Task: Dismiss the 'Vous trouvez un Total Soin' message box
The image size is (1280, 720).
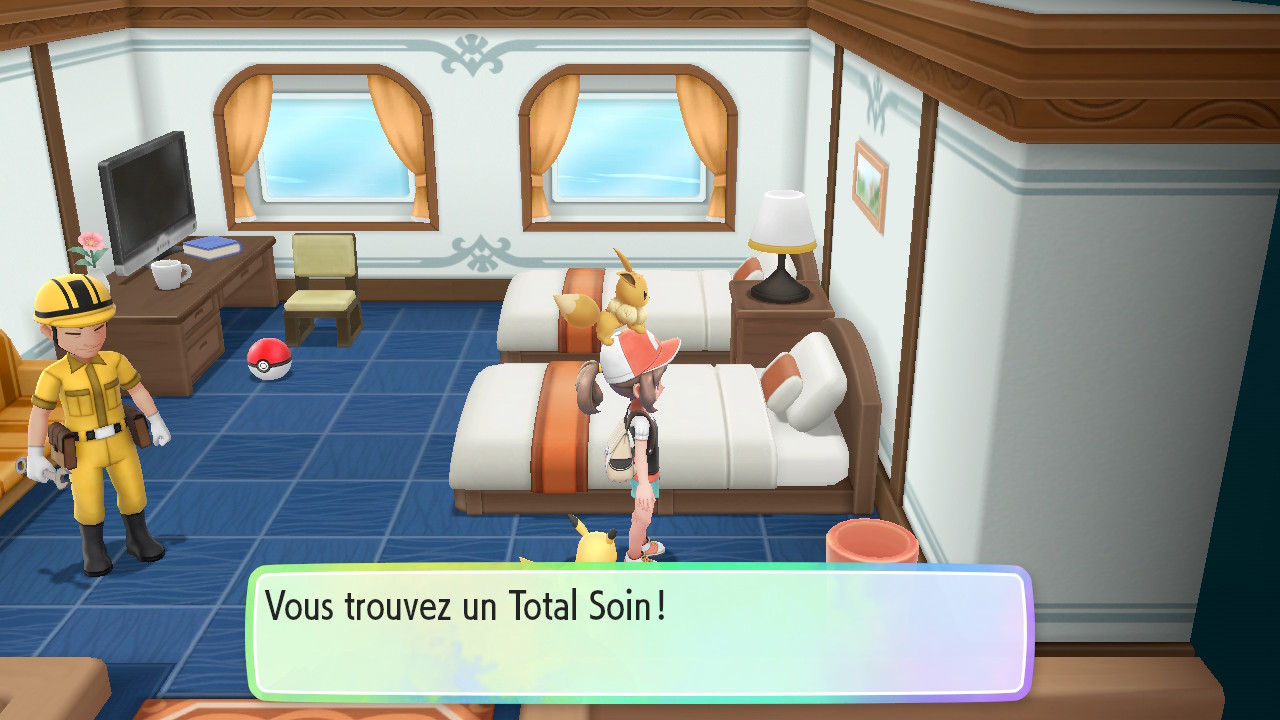Action: tap(640, 632)
